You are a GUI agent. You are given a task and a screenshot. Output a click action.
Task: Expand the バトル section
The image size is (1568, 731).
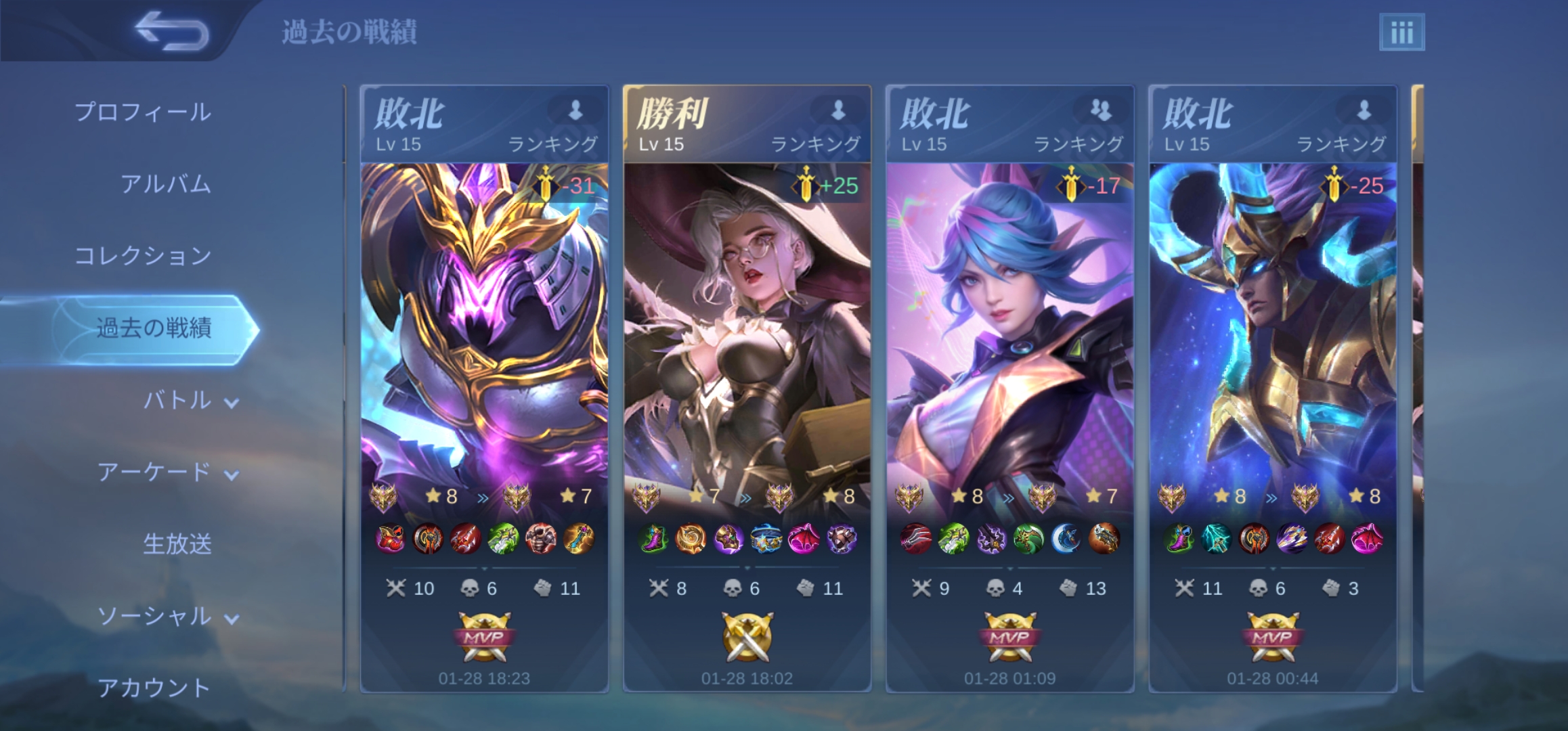point(190,401)
